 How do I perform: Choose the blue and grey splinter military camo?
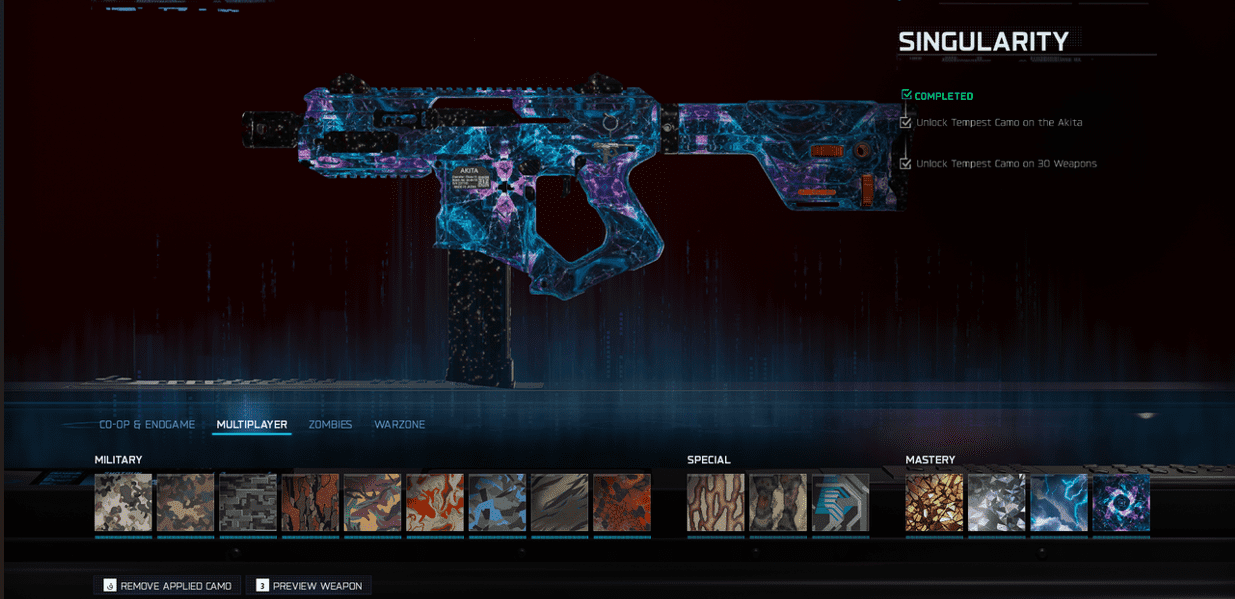[x=497, y=502]
